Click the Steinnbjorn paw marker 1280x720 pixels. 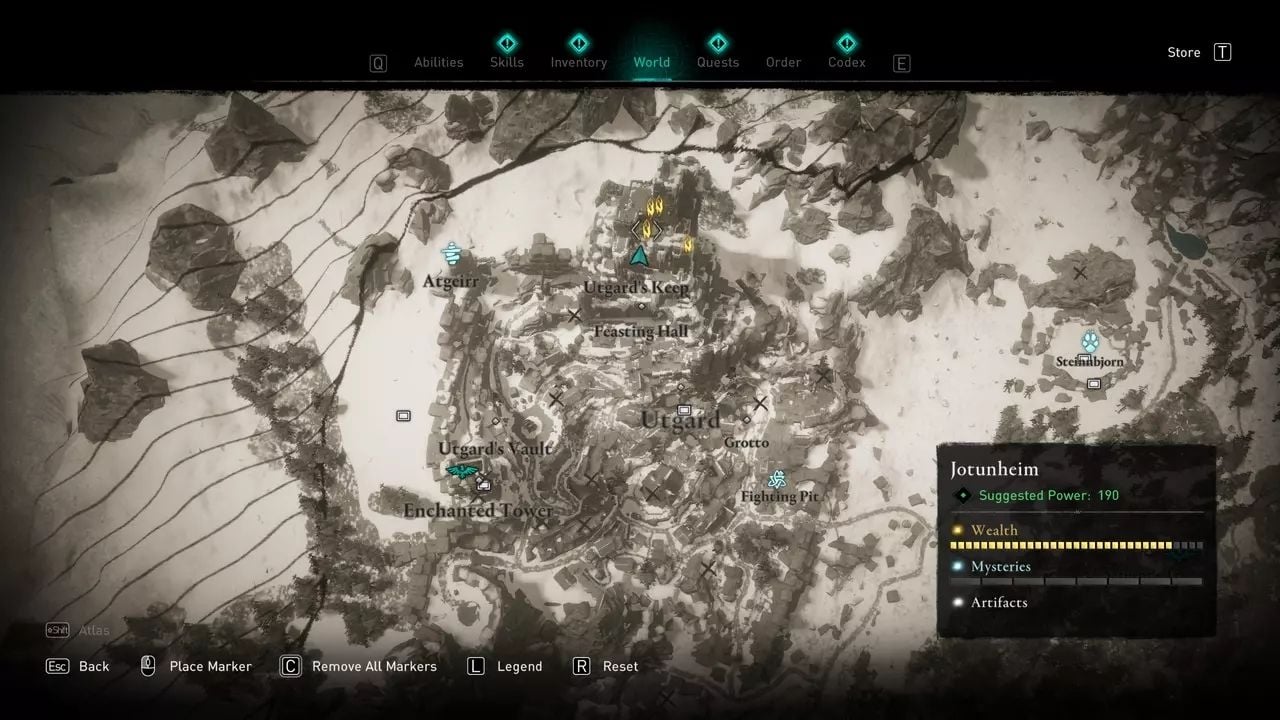(x=1089, y=341)
